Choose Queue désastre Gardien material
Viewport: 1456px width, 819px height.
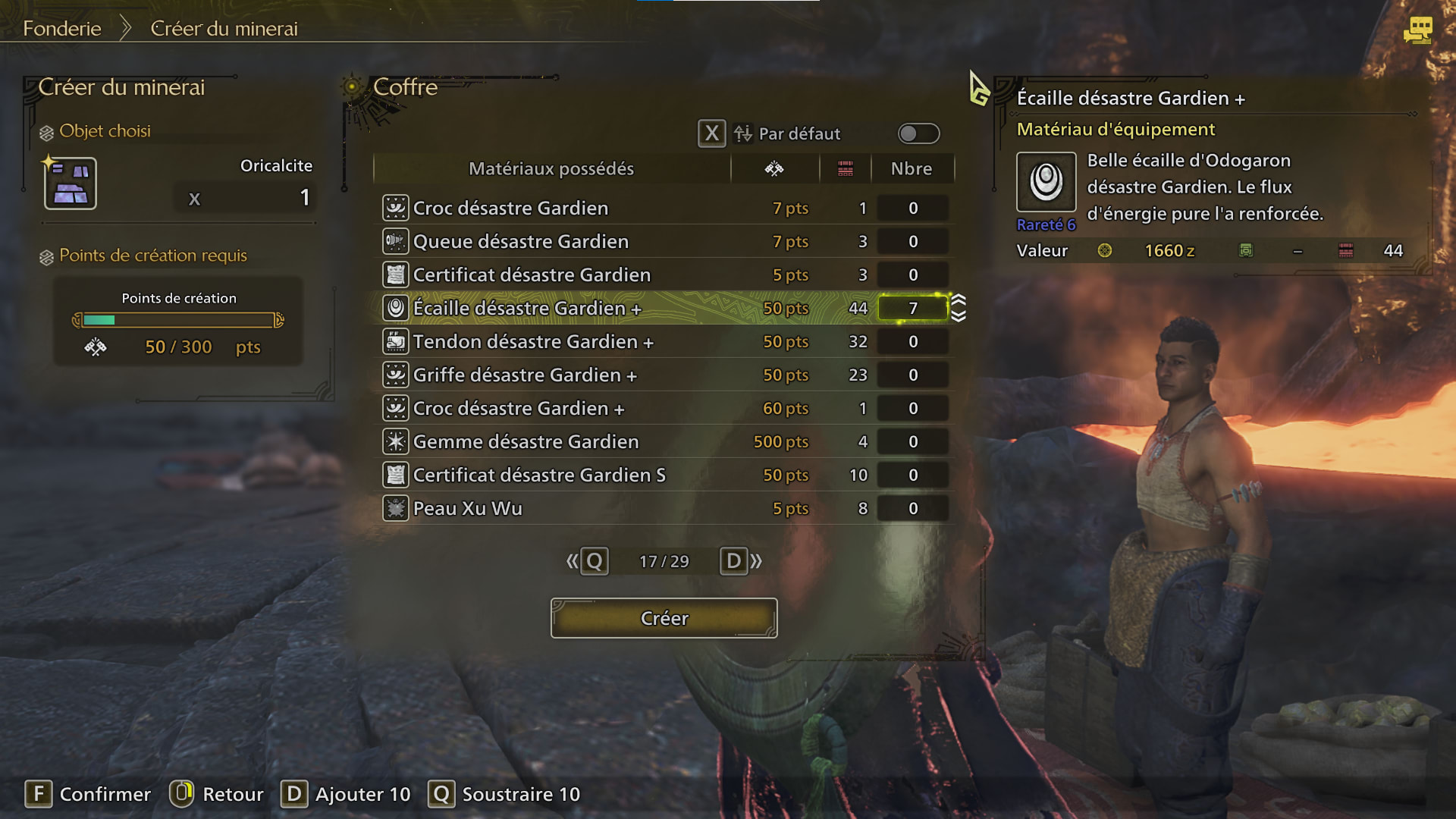coord(520,242)
